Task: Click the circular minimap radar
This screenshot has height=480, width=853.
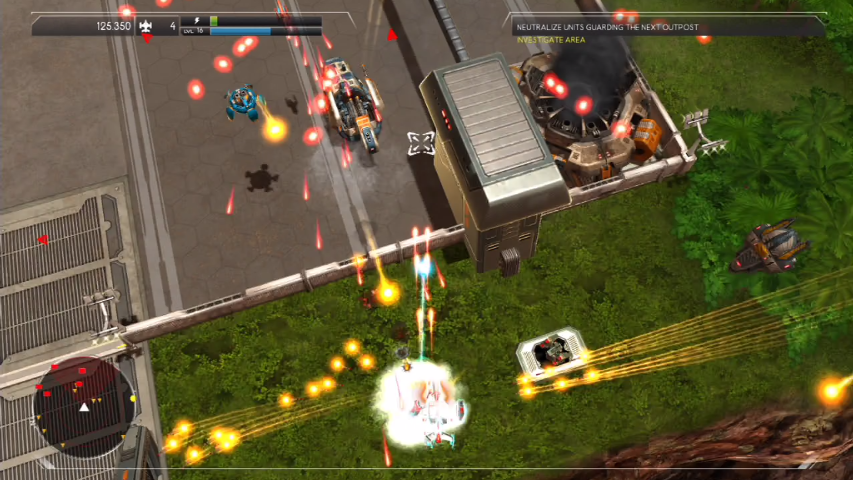Action: coord(83,406)
